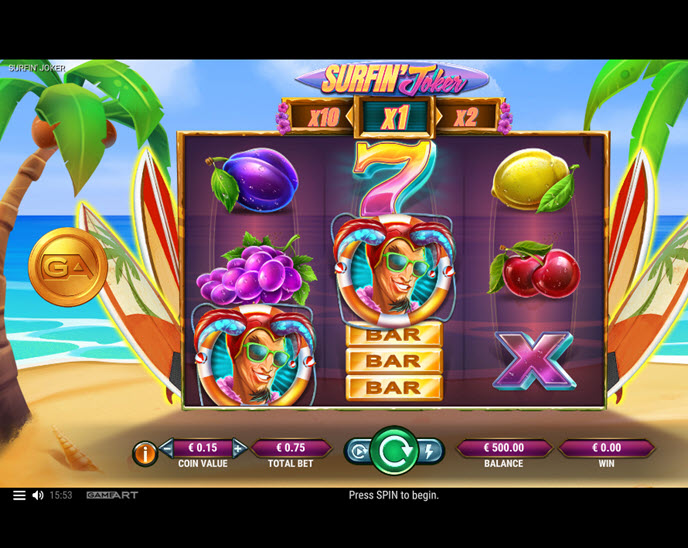688x548 pixels.
Task: Start autoplay mode
Action: tap(357, 451)
